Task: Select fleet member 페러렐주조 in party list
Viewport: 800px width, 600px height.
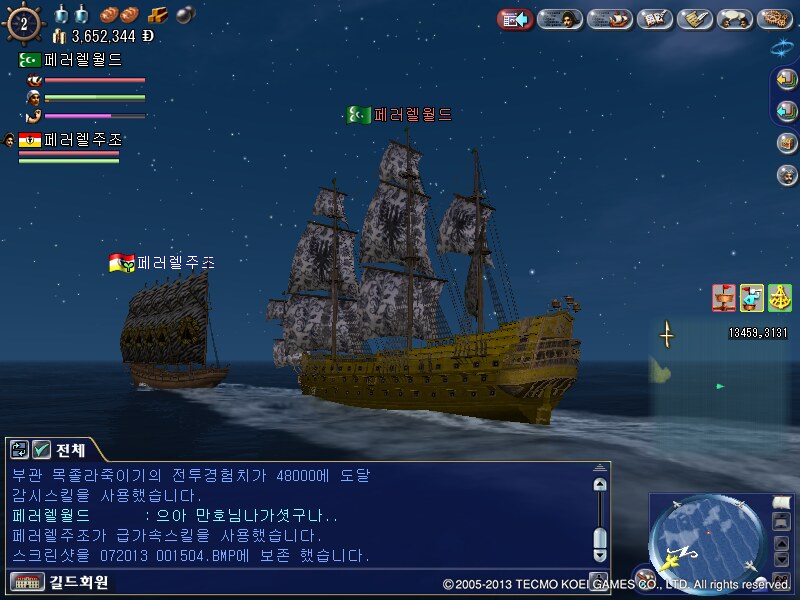Action: (70, 141)
